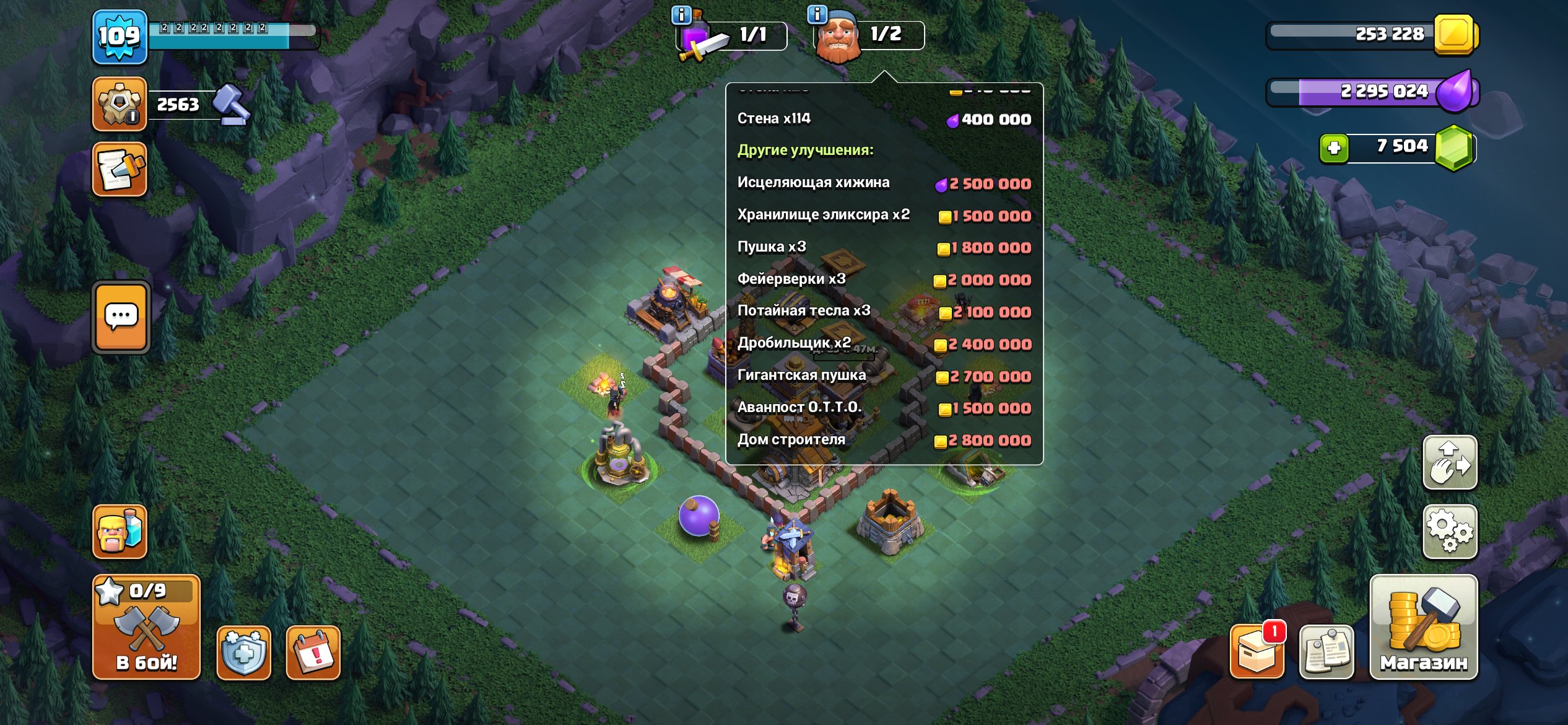The height and width of the screenshot is (725, 1568).
Task: Expand the master builder 1/2 dropdown
Action: pyautogui.click(x=866, y=35)
